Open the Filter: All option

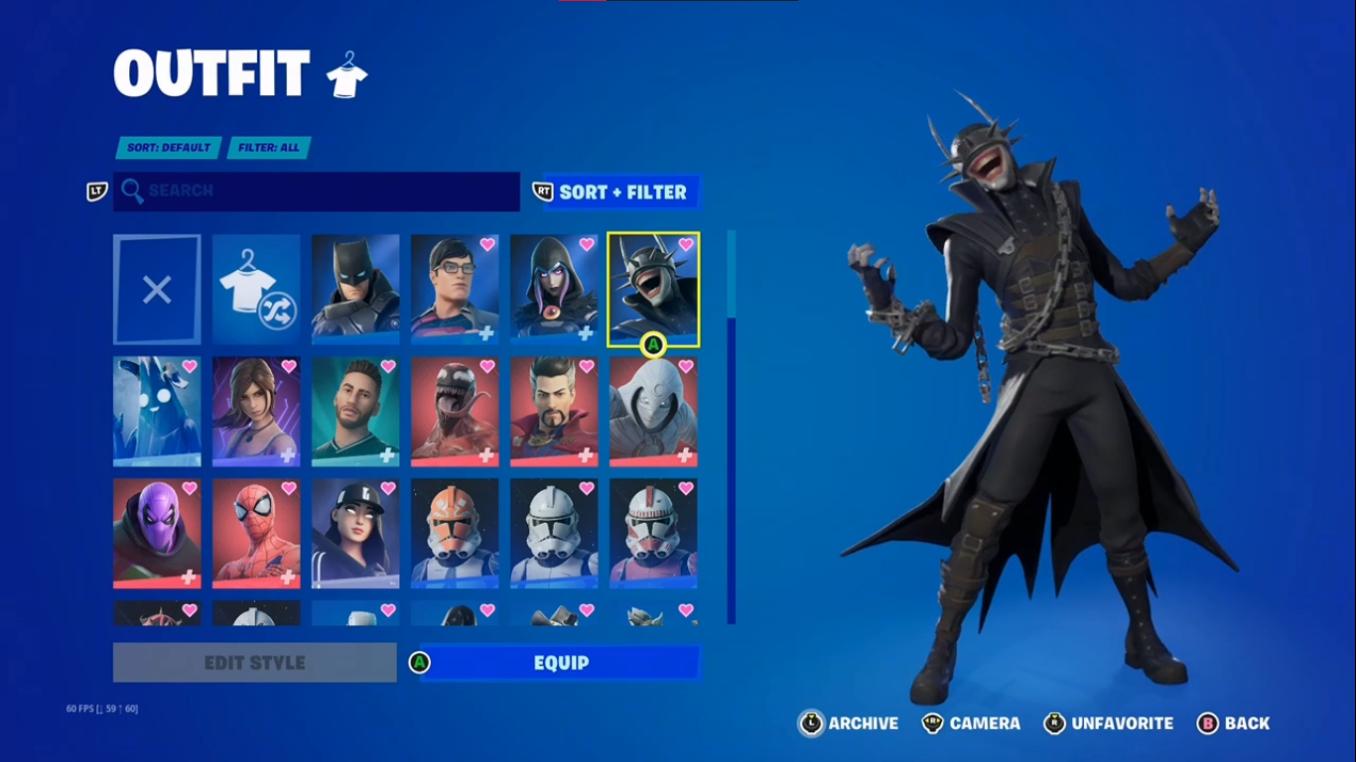(x=269, y=147)
